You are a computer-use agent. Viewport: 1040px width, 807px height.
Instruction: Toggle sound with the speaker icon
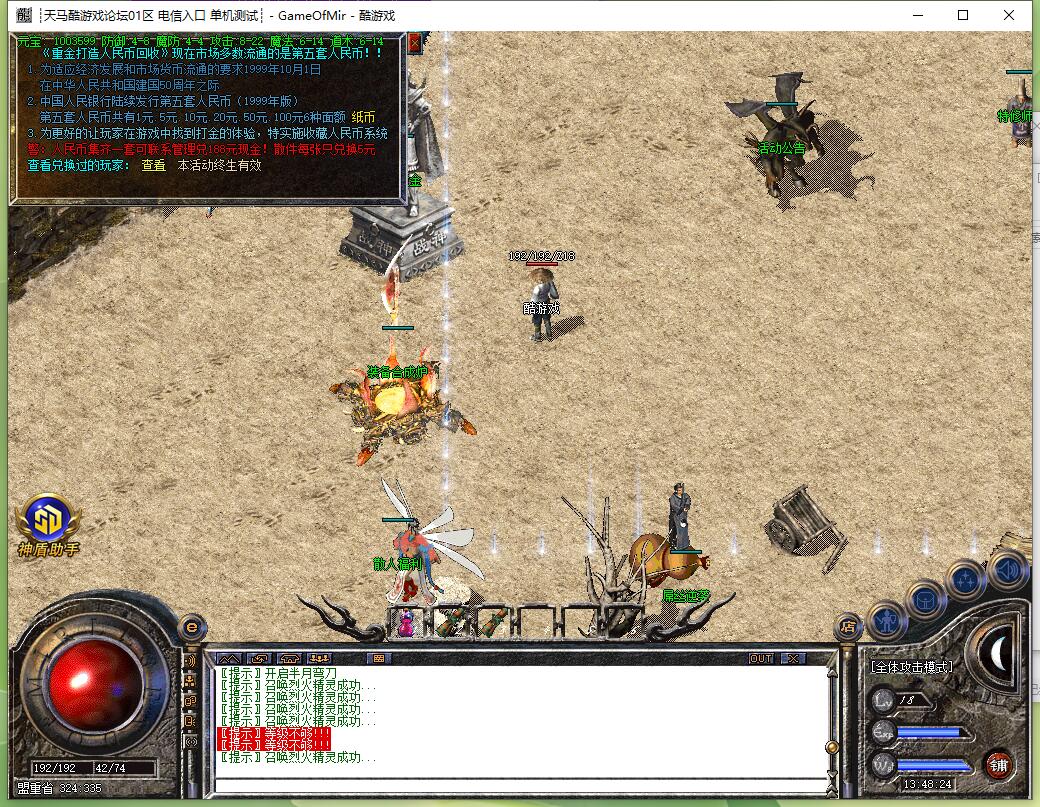[x=1007, y=570]
